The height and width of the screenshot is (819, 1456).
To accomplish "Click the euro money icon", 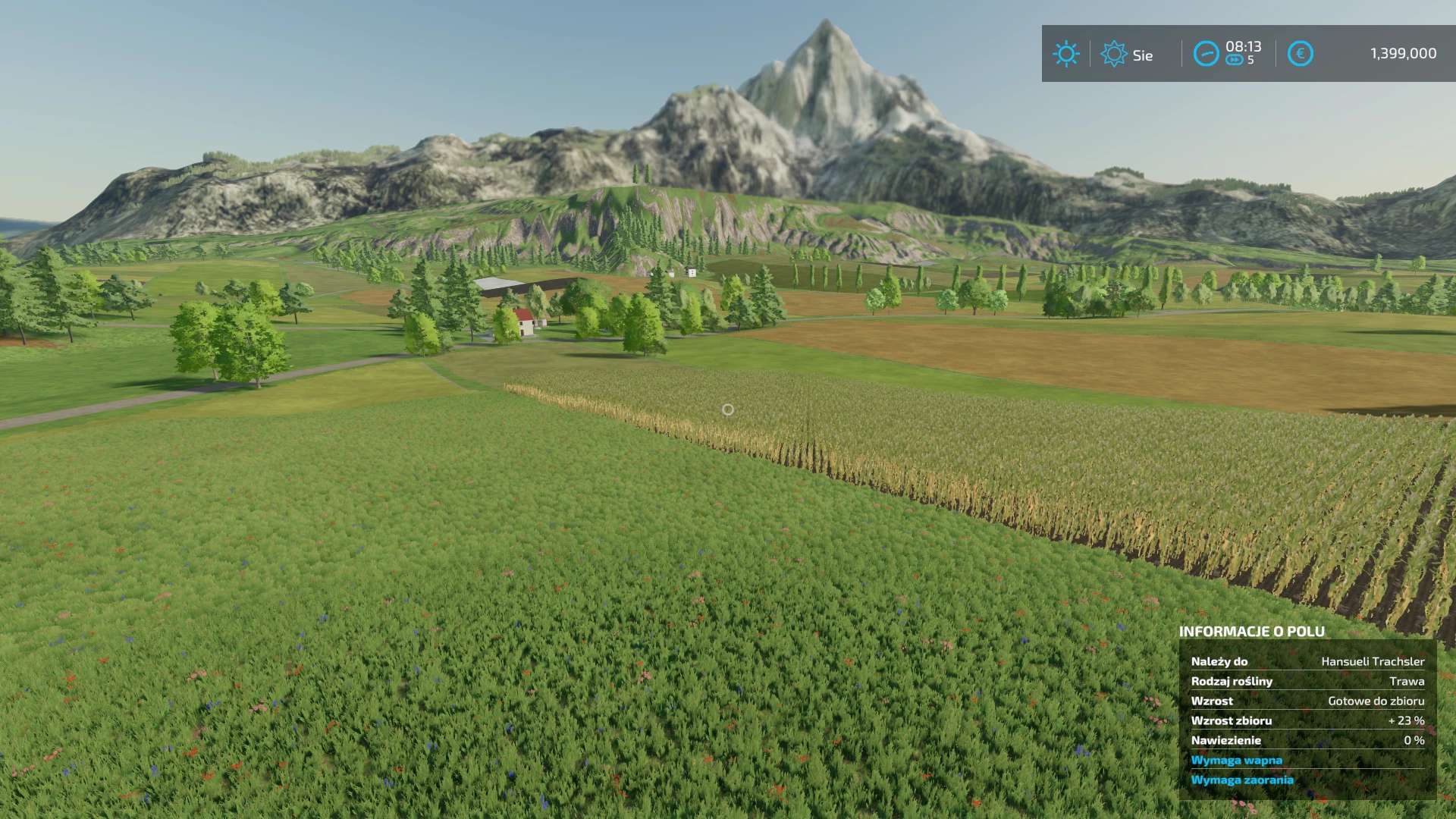I will point(1300,54).
